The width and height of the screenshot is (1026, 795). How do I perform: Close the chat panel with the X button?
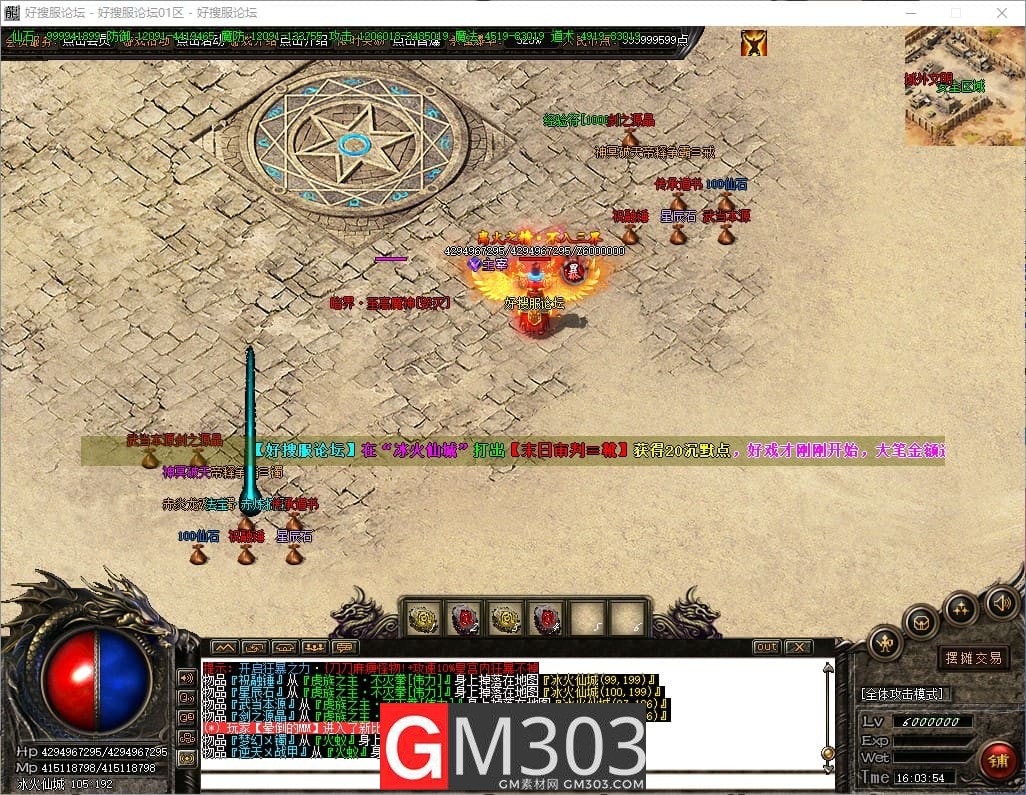pos(797,647)
